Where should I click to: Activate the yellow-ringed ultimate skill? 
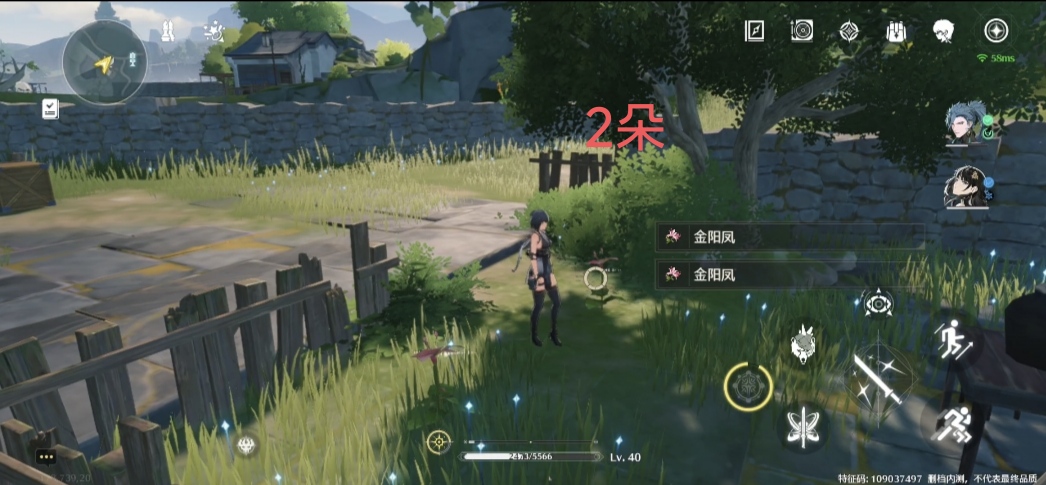[x=747, y=385]
